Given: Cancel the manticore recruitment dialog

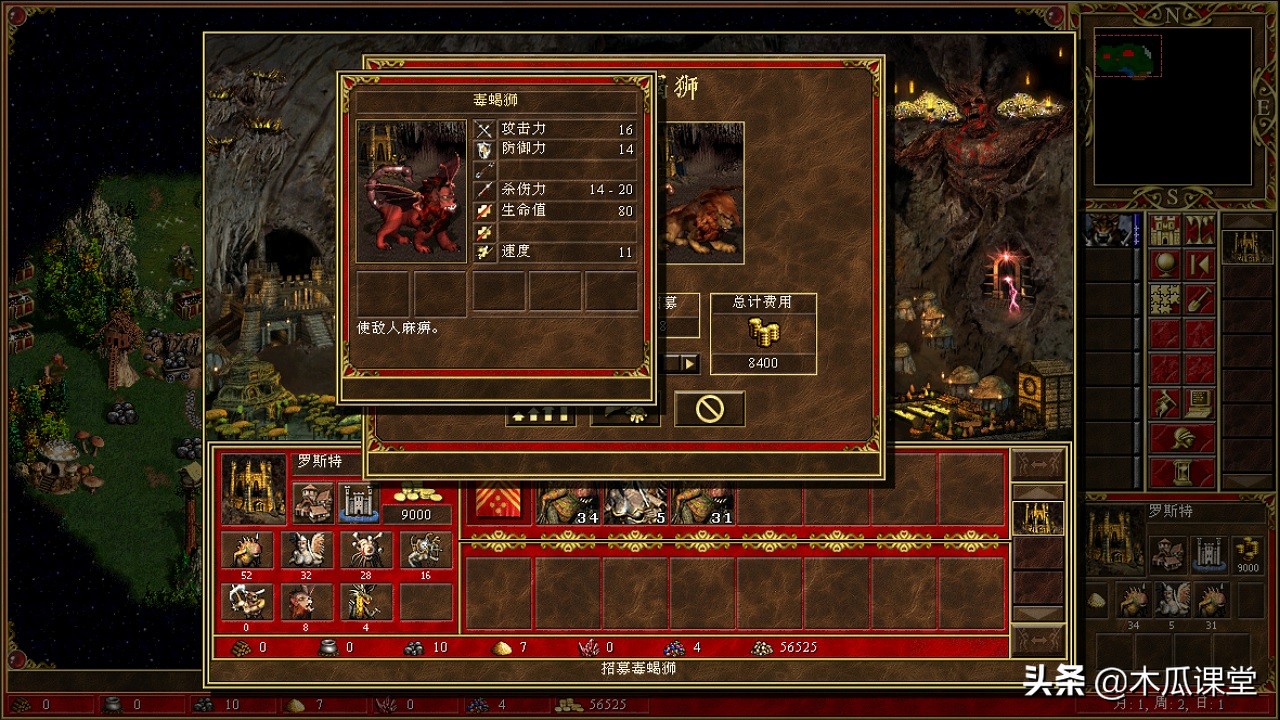Looking at the screenshot, I should click(709, 409).
